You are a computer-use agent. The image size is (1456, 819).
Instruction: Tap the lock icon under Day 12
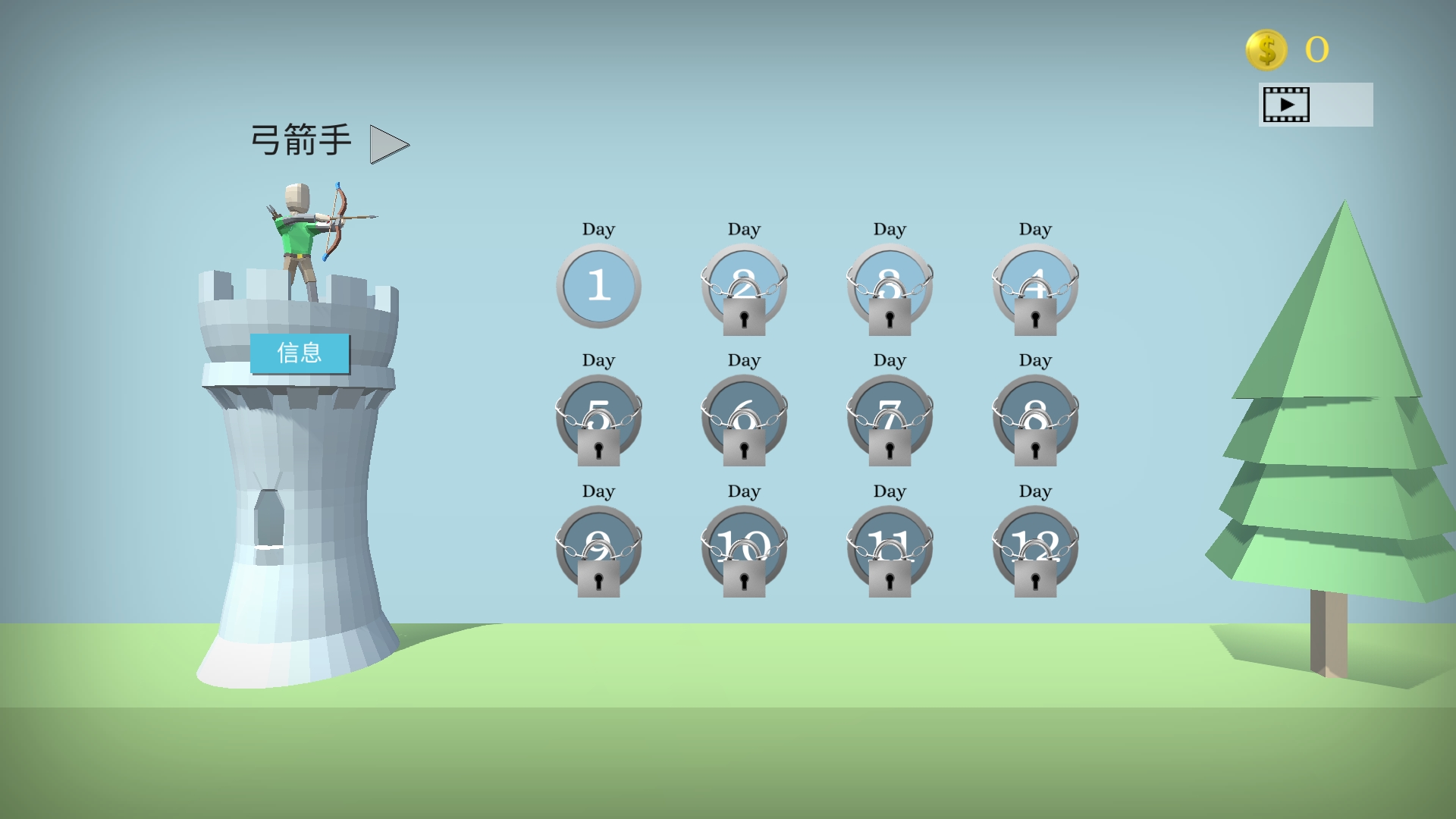tap(1035, 581)
